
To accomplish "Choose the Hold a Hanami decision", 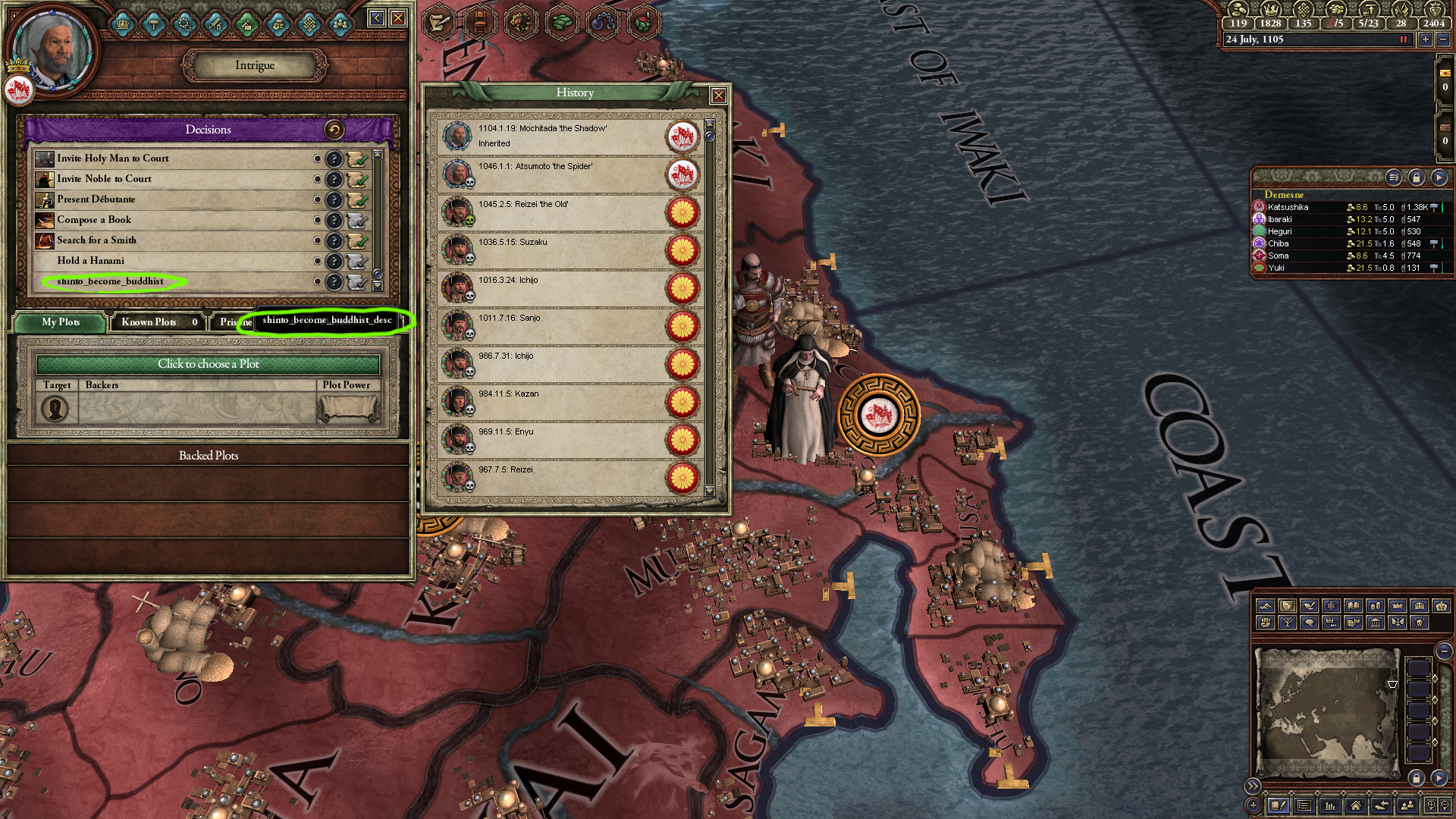I will pos(90,261).
